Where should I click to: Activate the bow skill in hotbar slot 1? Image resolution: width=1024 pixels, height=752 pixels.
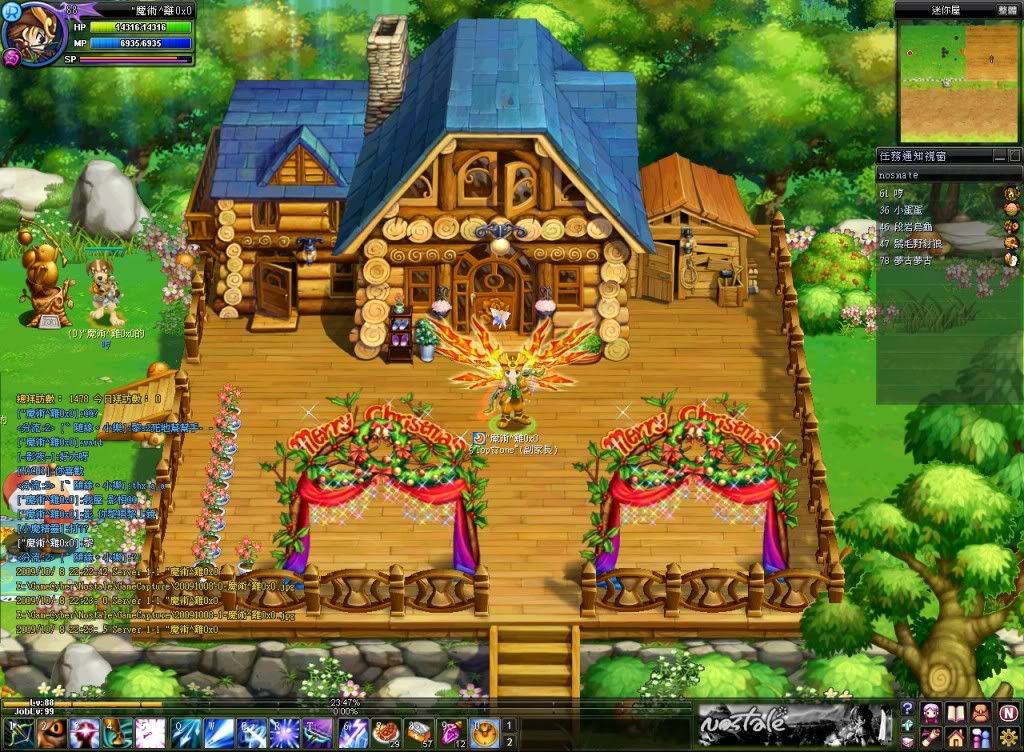point(19,733)
